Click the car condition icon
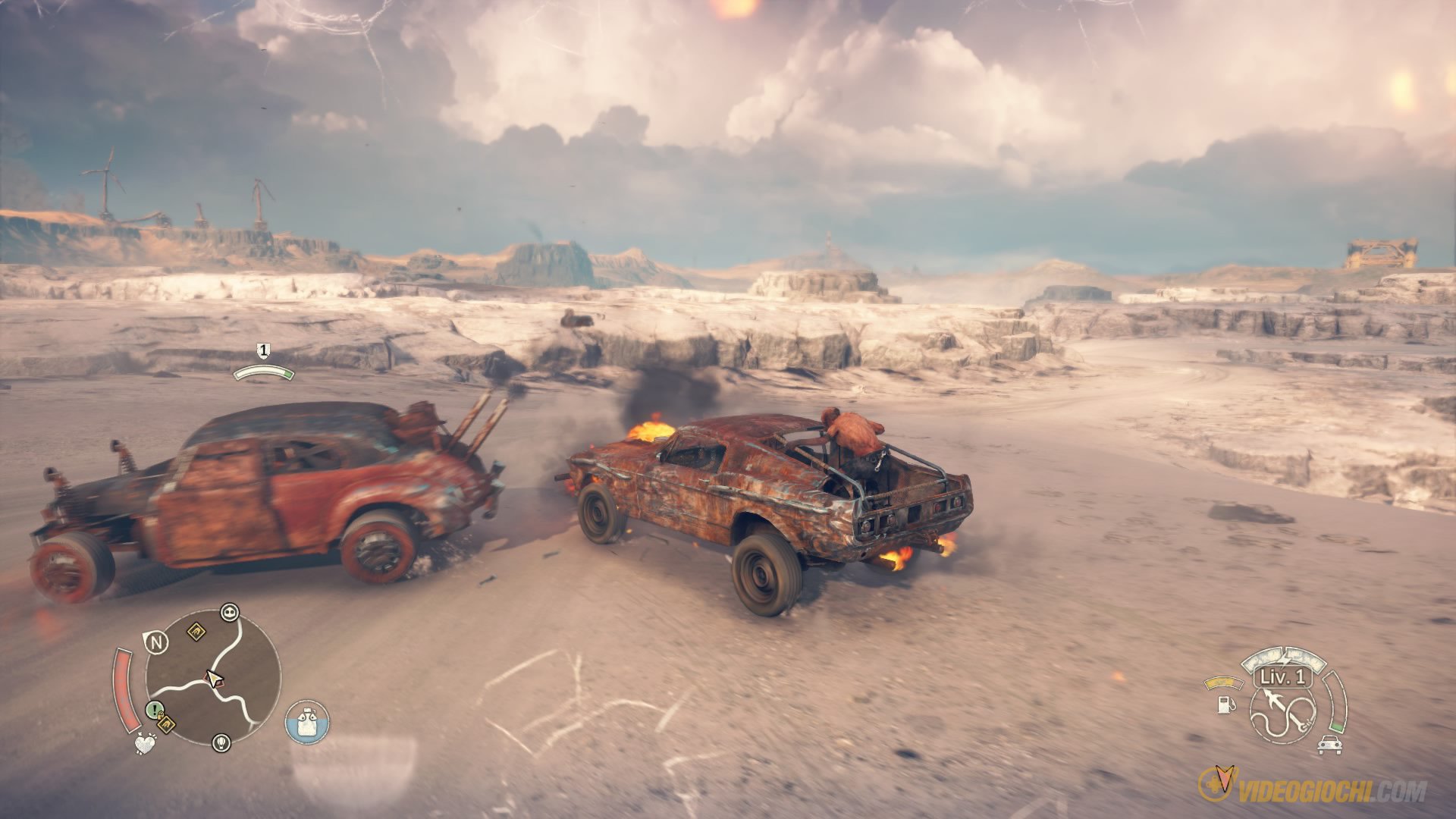The height and width of the screenshot is (819, 1456). [x=1328, y=745]
